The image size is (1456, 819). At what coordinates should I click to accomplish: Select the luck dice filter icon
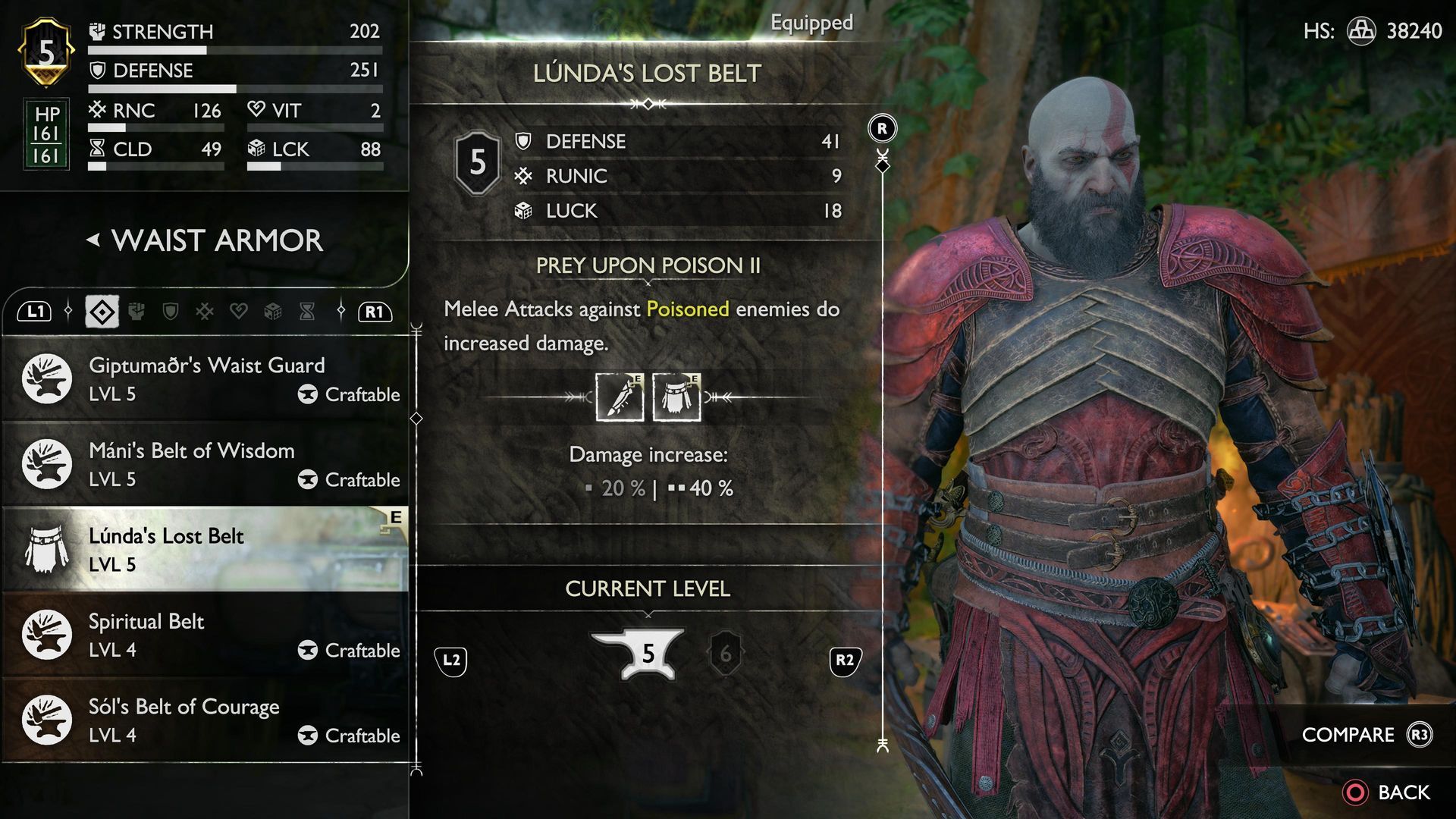(x=271, y=311)
